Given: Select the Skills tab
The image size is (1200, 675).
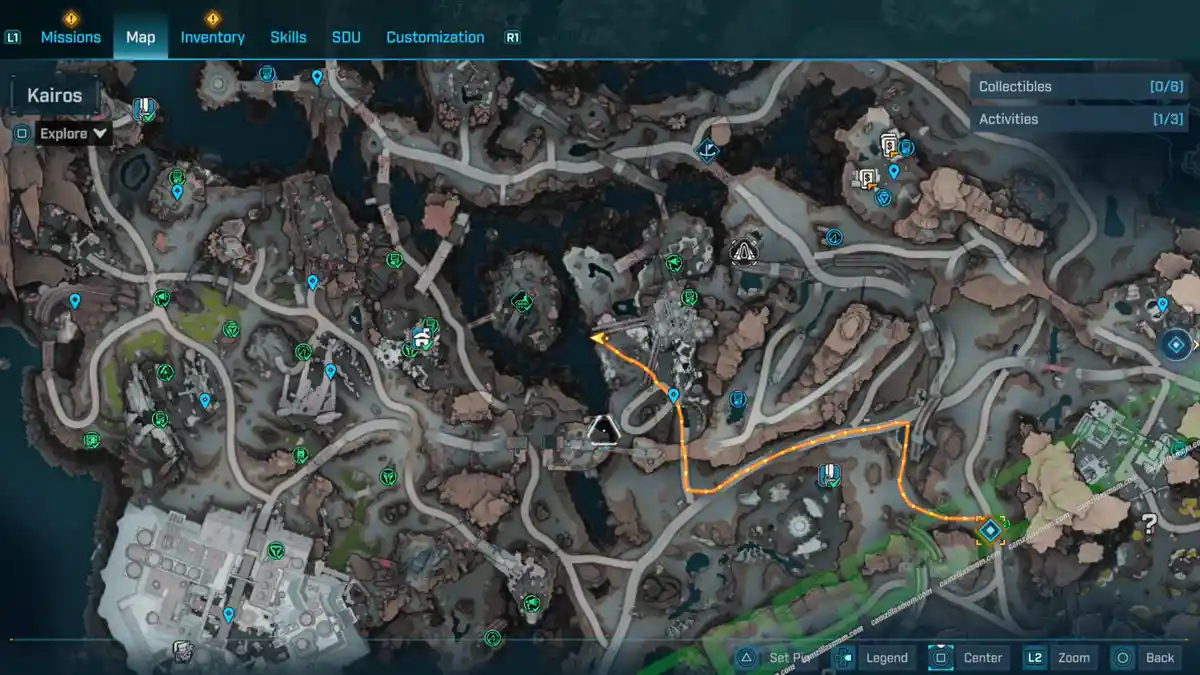Looking at the screenshot, I should click(288, 37).
